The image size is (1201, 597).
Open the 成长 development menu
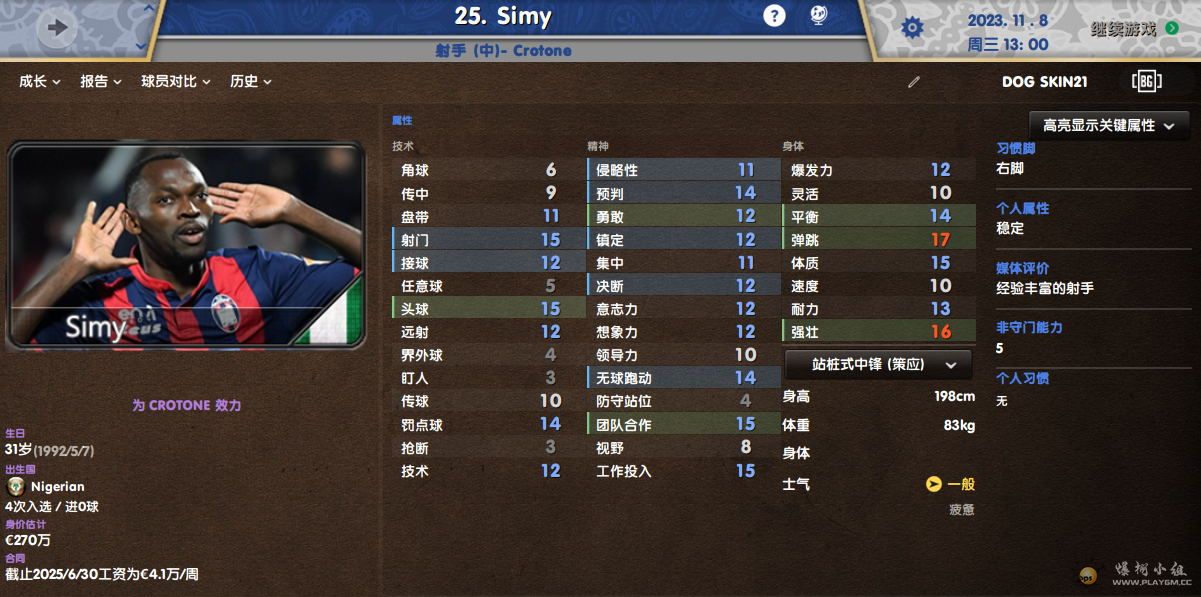[39, 82]
